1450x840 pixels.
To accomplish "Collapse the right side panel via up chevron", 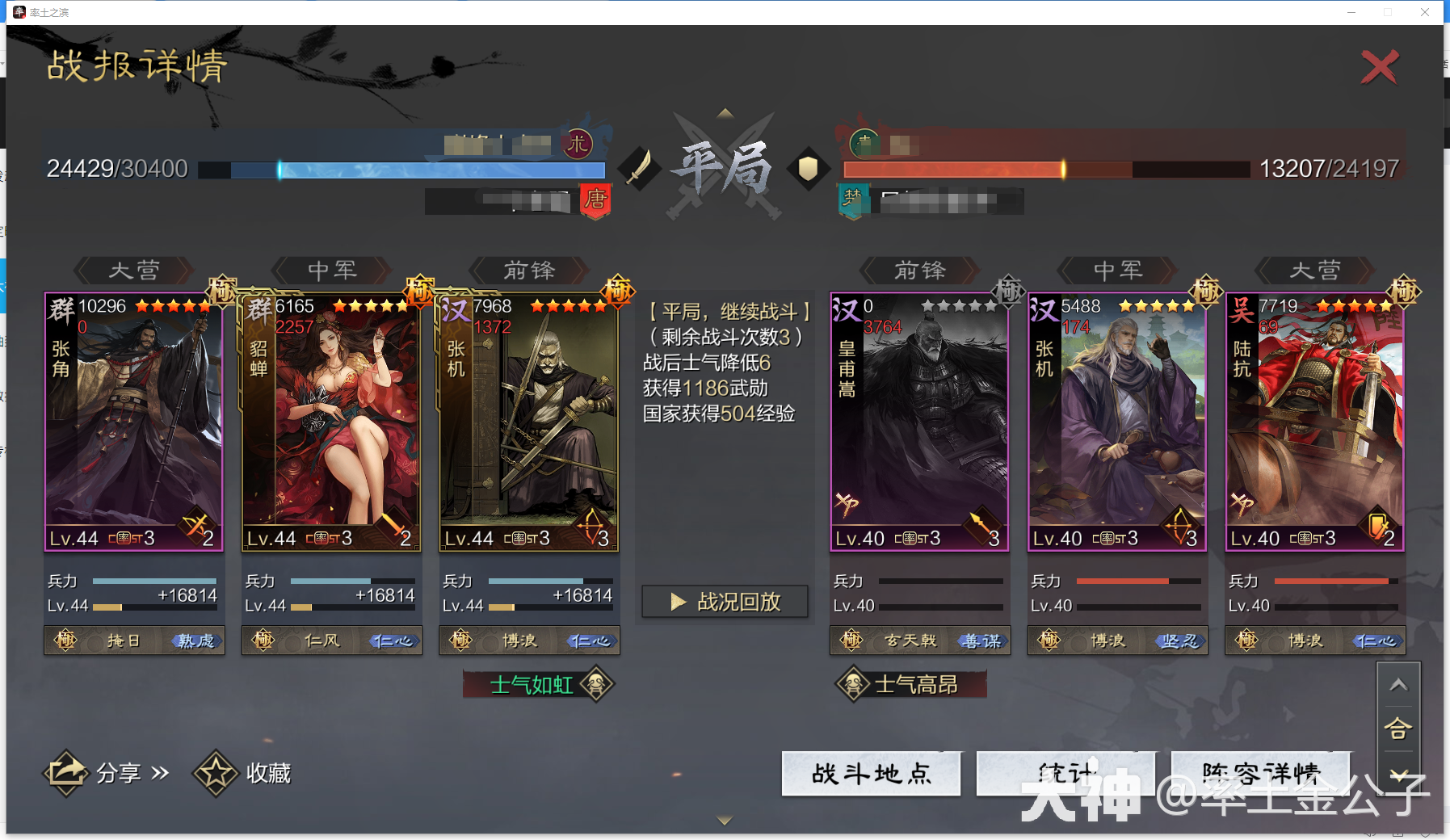I will coord(1399,684).
